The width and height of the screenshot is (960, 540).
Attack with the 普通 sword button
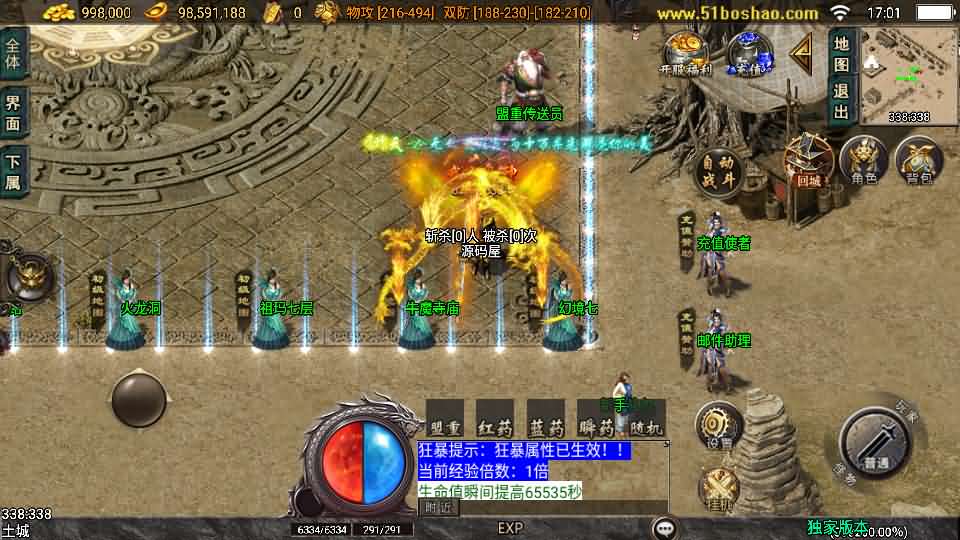876,443
